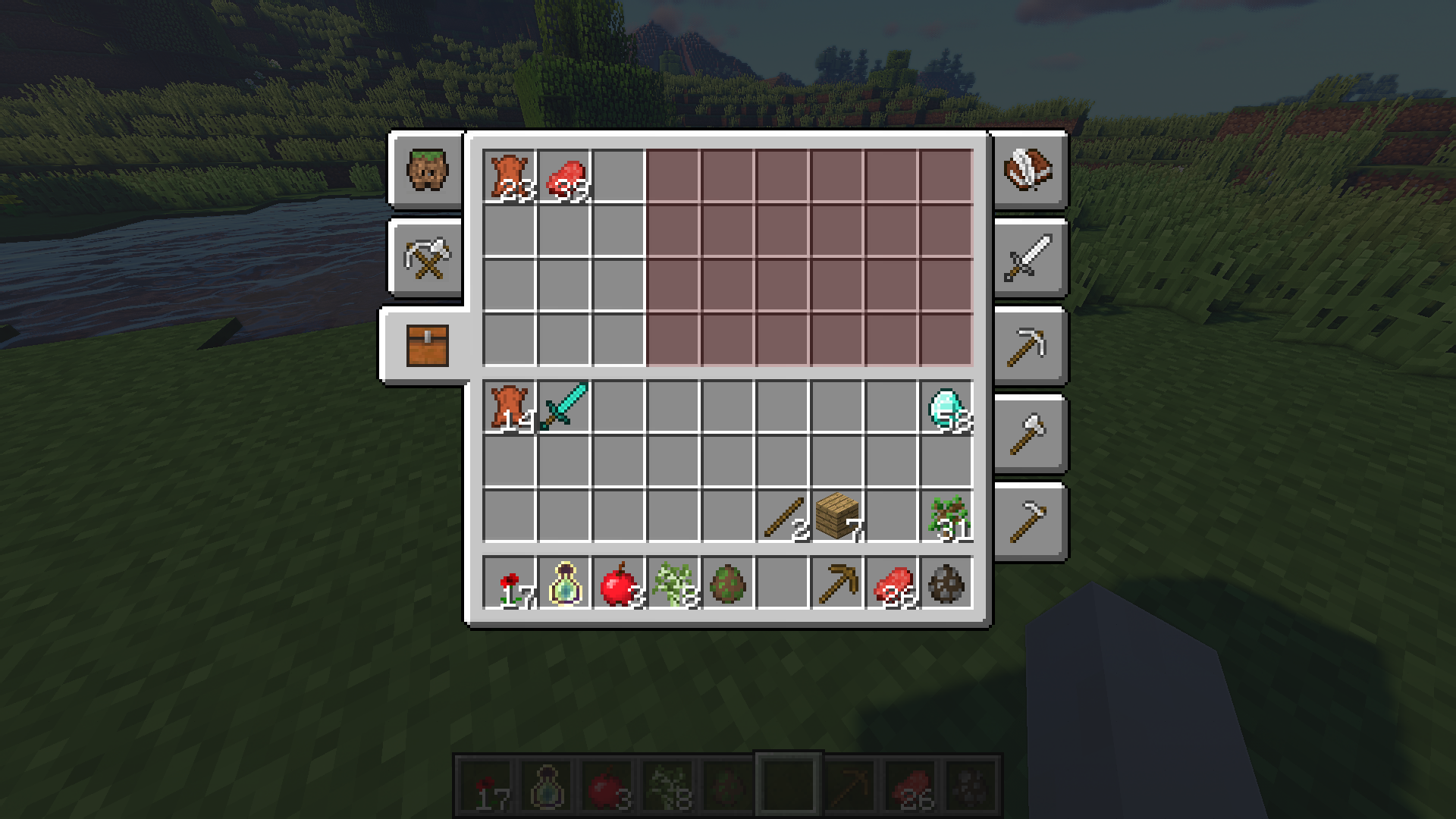Select the oak planks stack
This screenshot has height=819, width=1456.
coord(837,517)
